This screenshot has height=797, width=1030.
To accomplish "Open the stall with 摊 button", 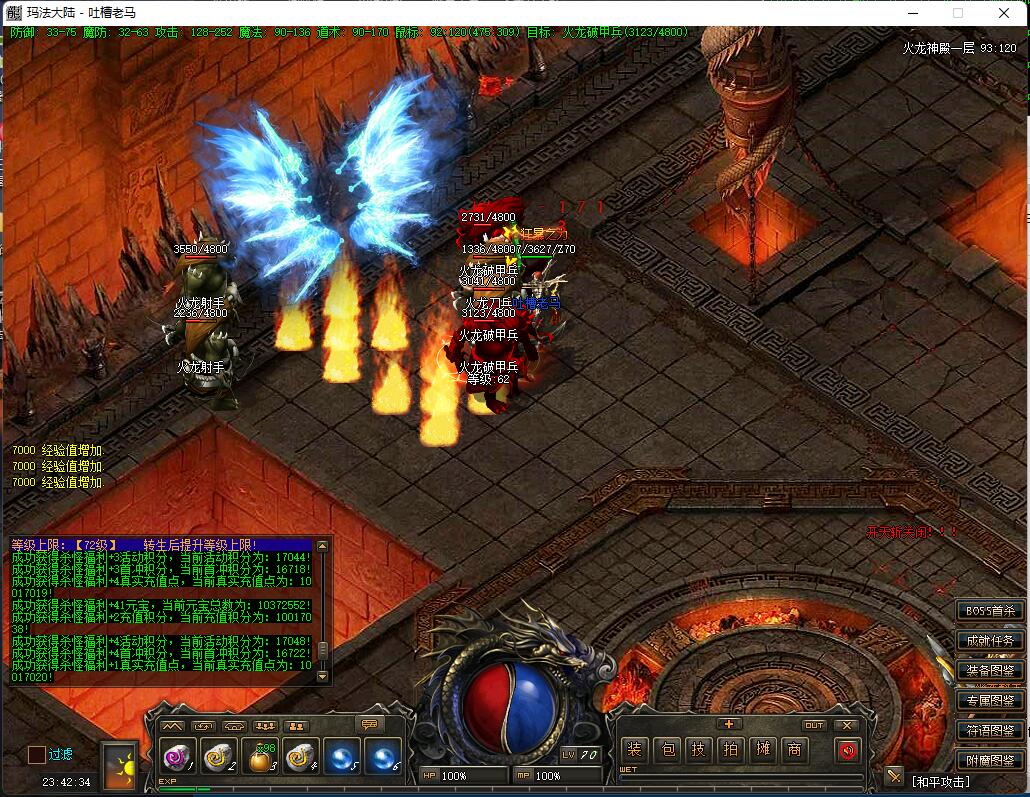I will tap(763, 749).
